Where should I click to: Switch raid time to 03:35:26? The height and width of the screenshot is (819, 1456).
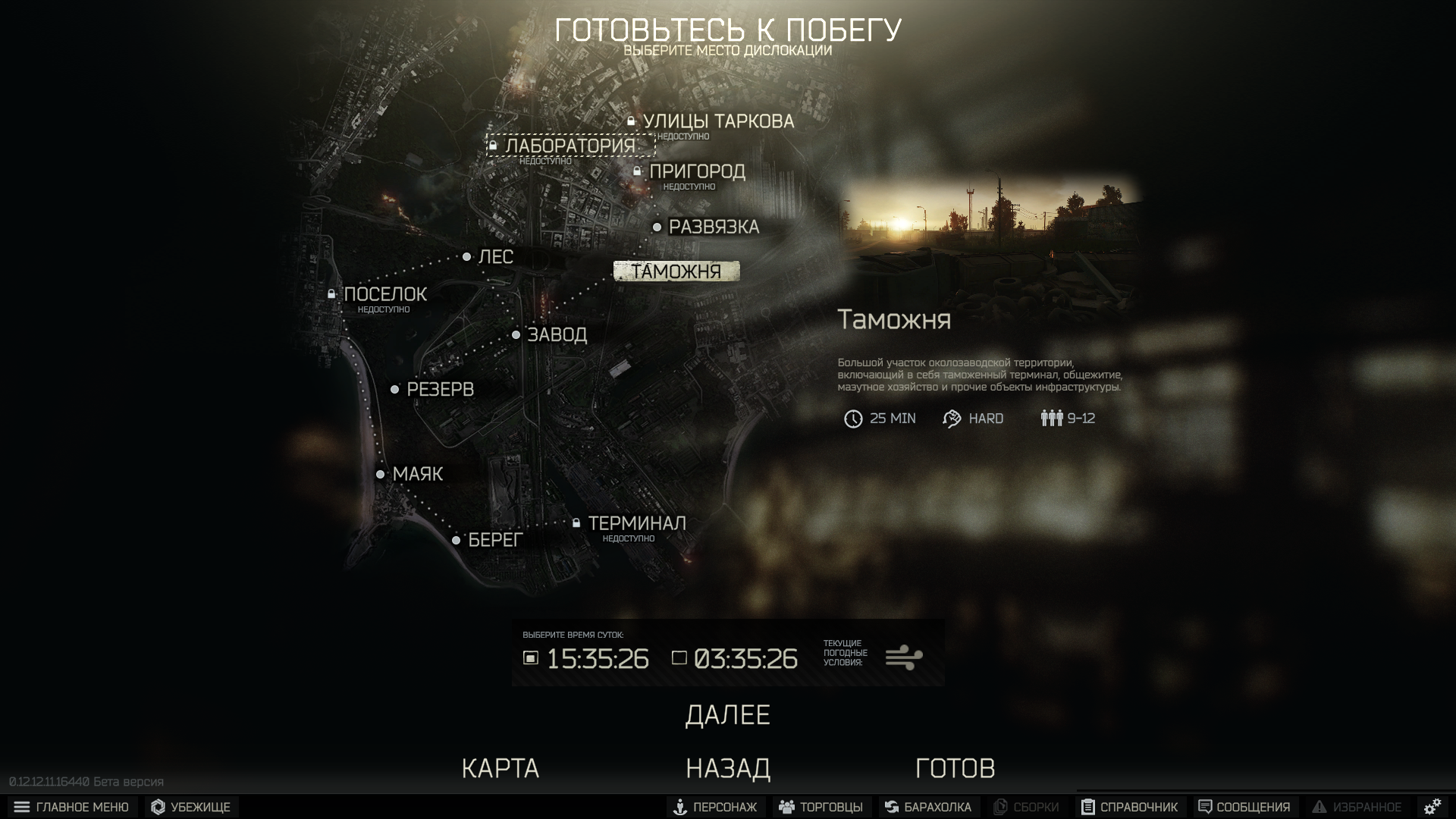[735, 658]
